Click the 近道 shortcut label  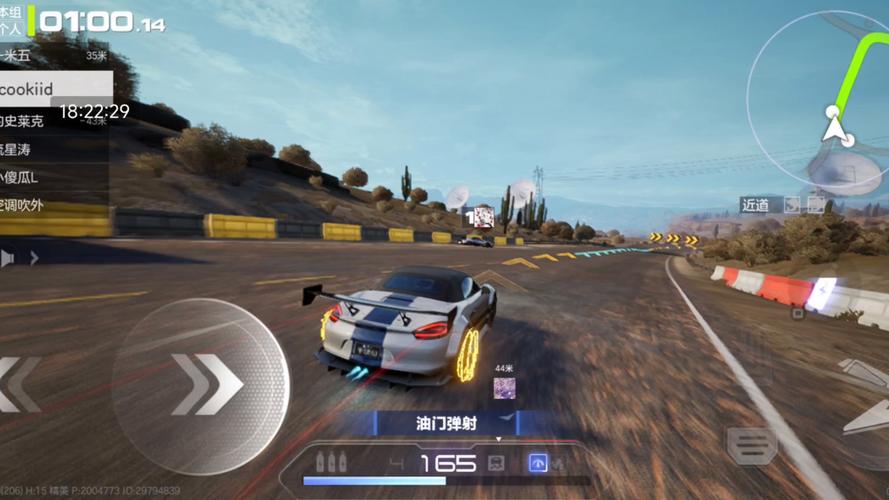[757, 205]
